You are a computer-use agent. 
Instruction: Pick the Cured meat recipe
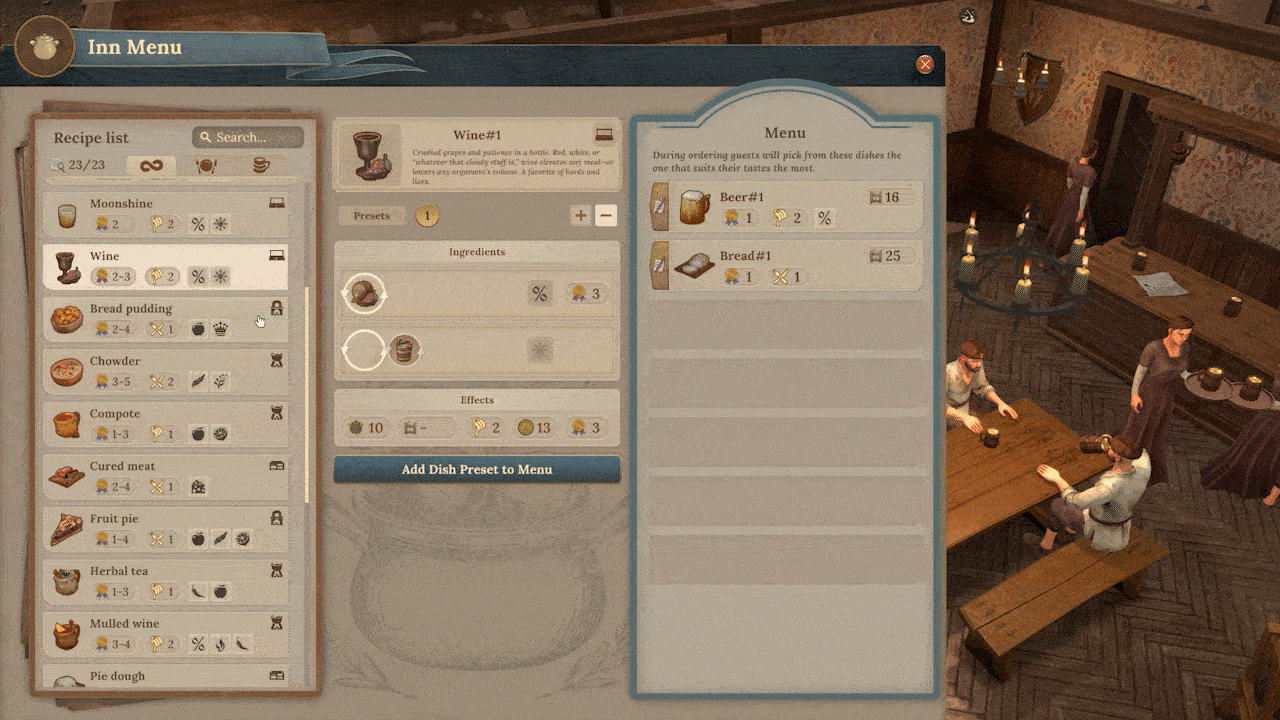coord(167,476)
